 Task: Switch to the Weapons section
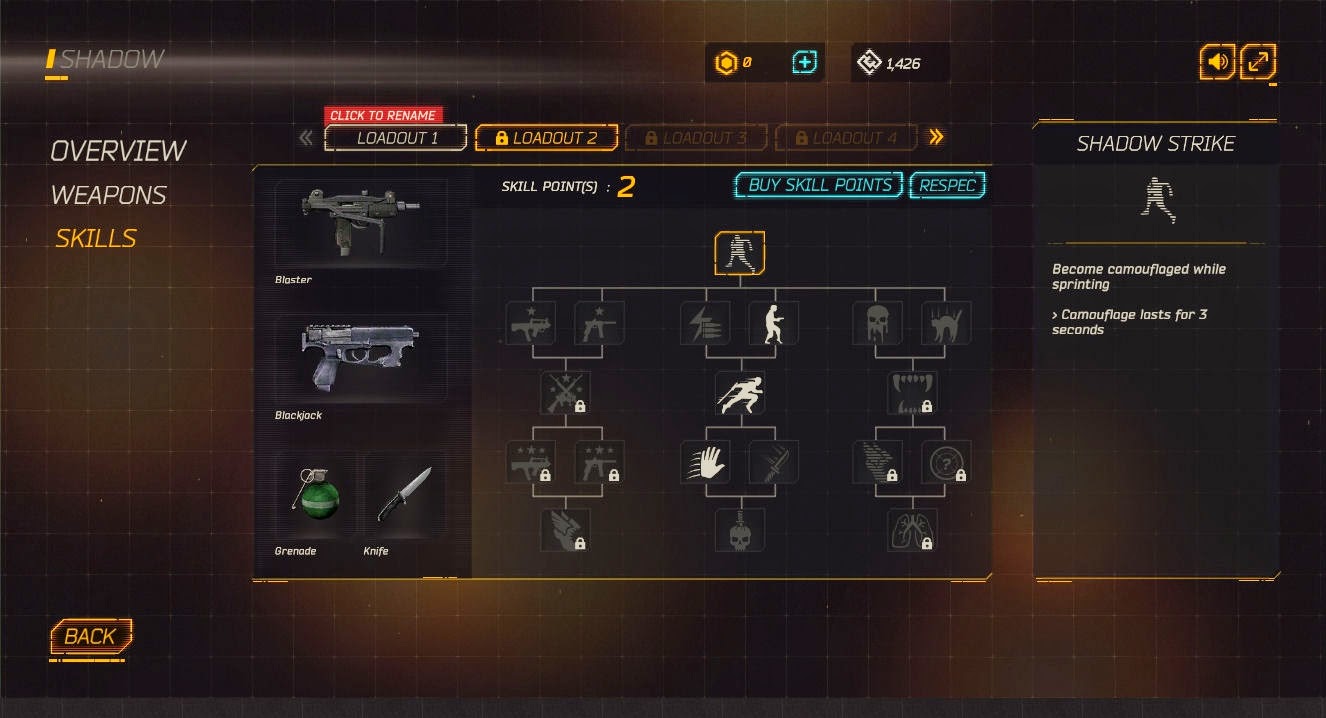(108, 195)
